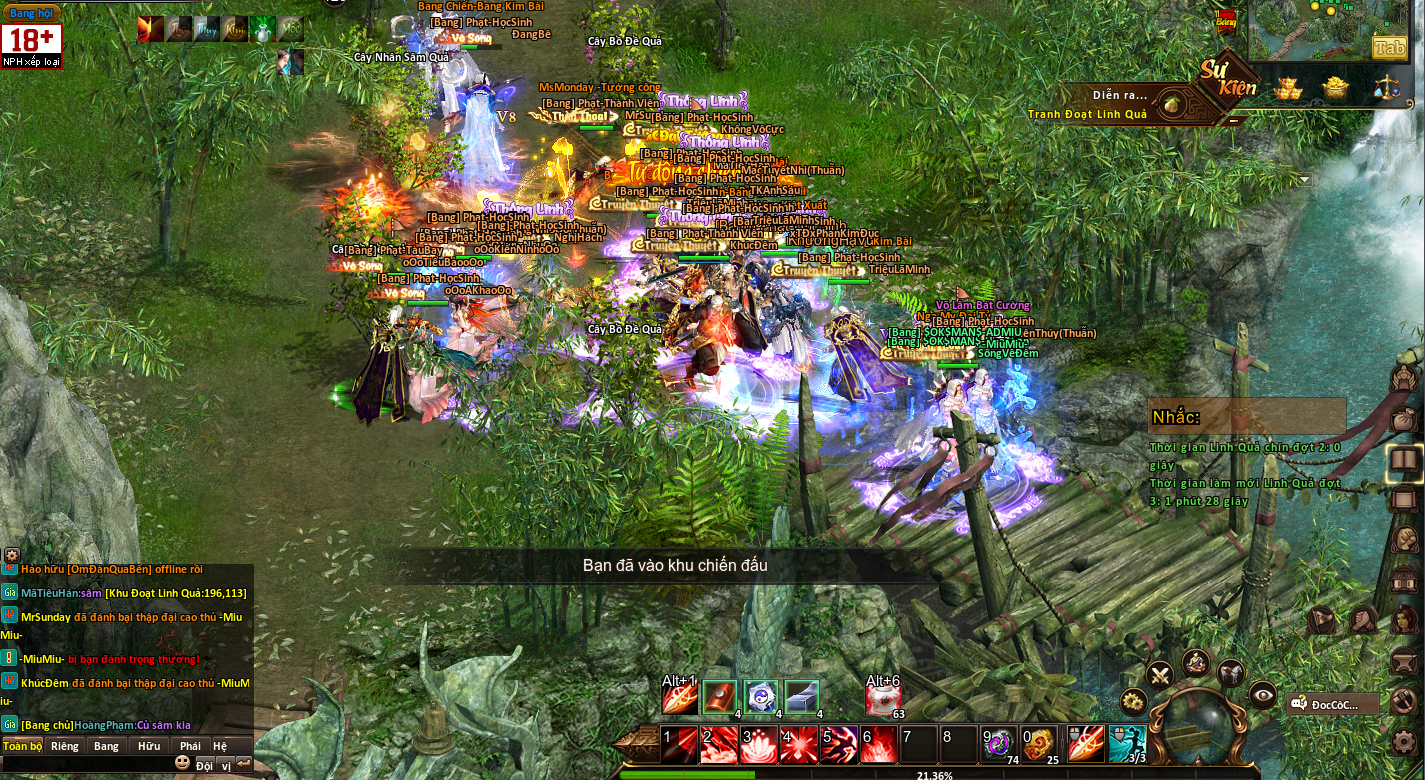1425x780 pixels.
Task: Select the Hữu chat tab
Action: click(149, 746)
